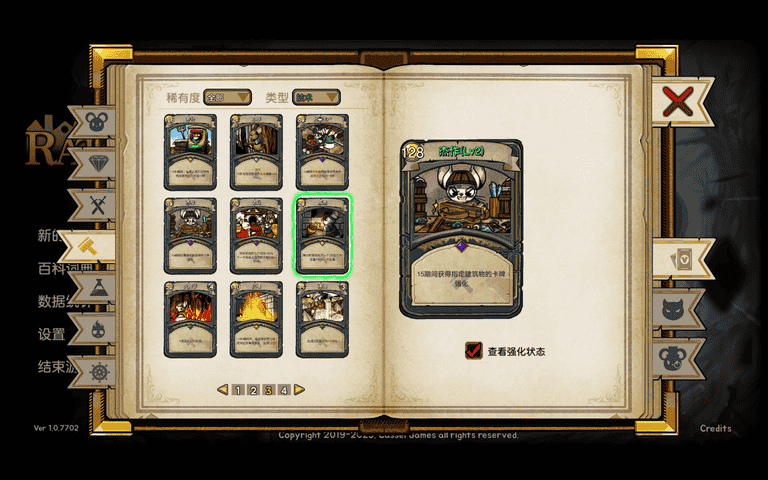Select the bonfire flame card
768x480 pixels.
coord(256,318)
